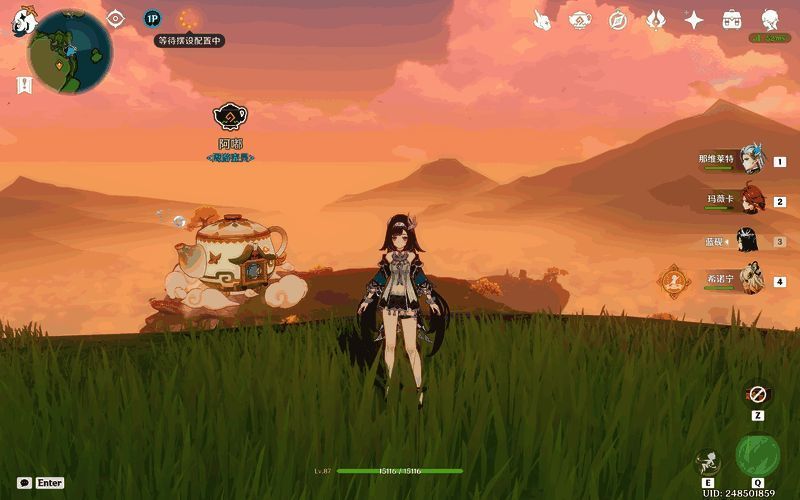The height and width of the screenshot is (500, 800).
Task: Open the backpack inventory
Action: (x=732, y=19)
